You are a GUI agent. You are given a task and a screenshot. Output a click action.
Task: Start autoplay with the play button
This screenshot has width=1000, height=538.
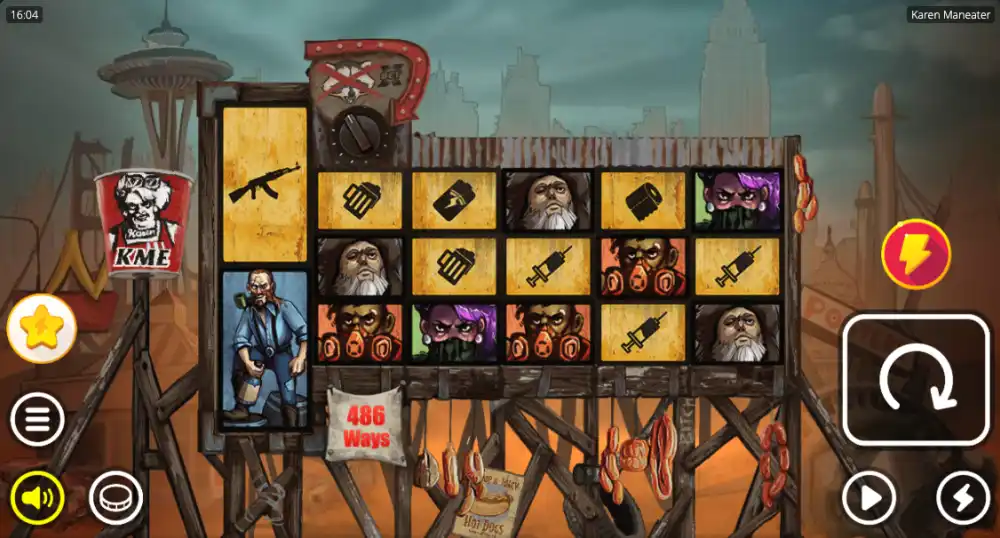[868, 497]
